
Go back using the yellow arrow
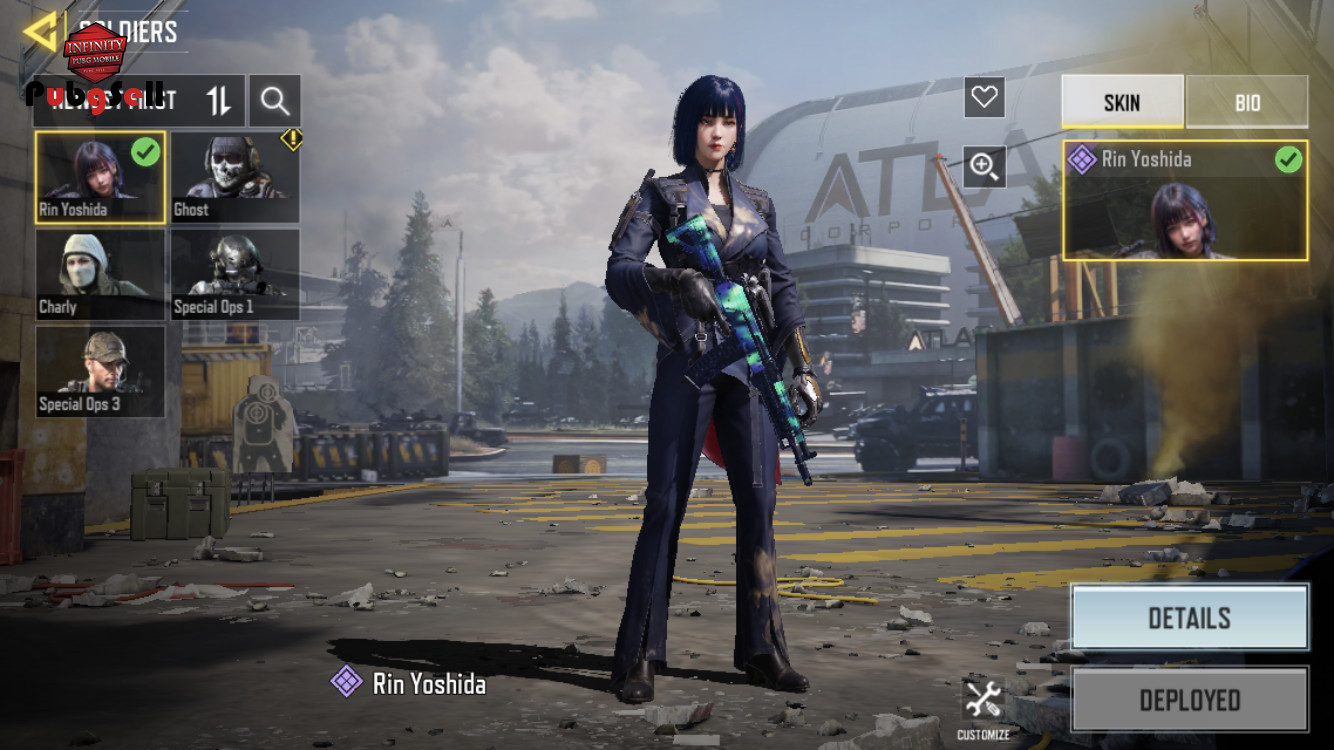[40, 32]
